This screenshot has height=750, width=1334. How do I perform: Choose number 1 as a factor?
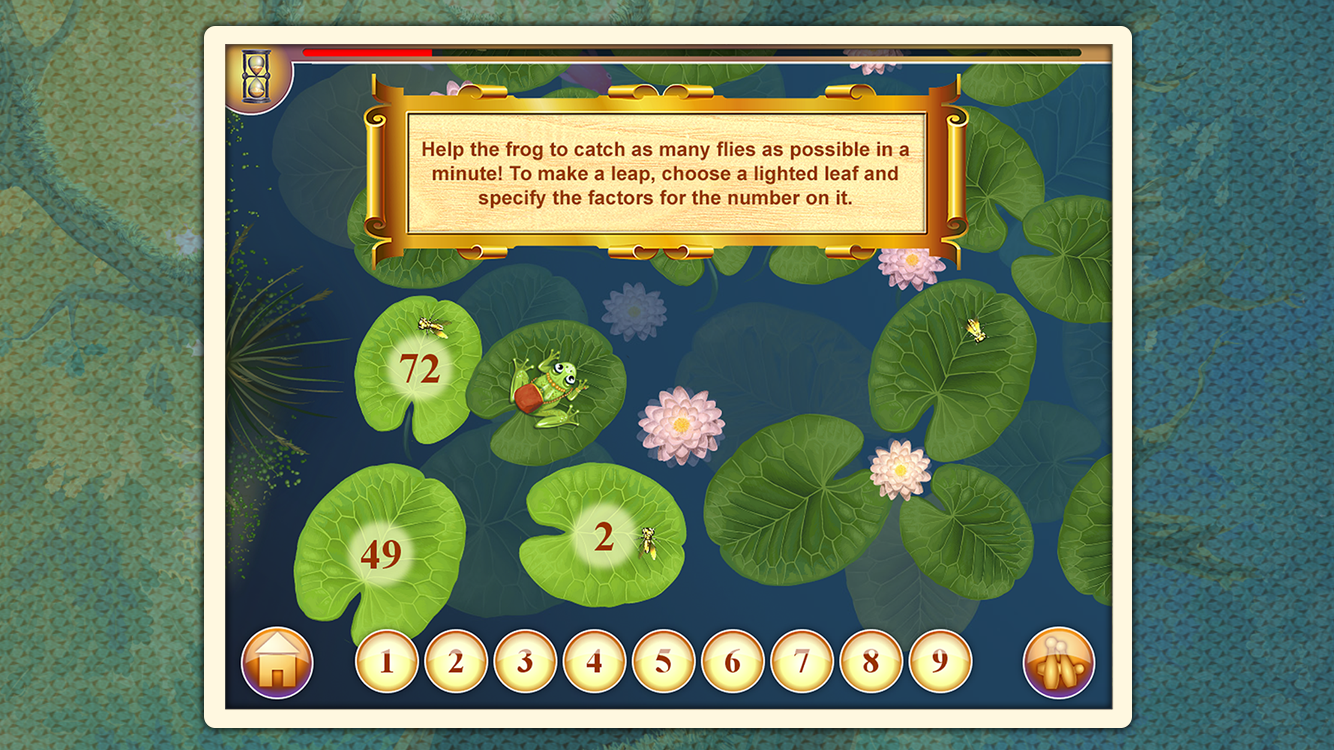click(x=386, y=661)
